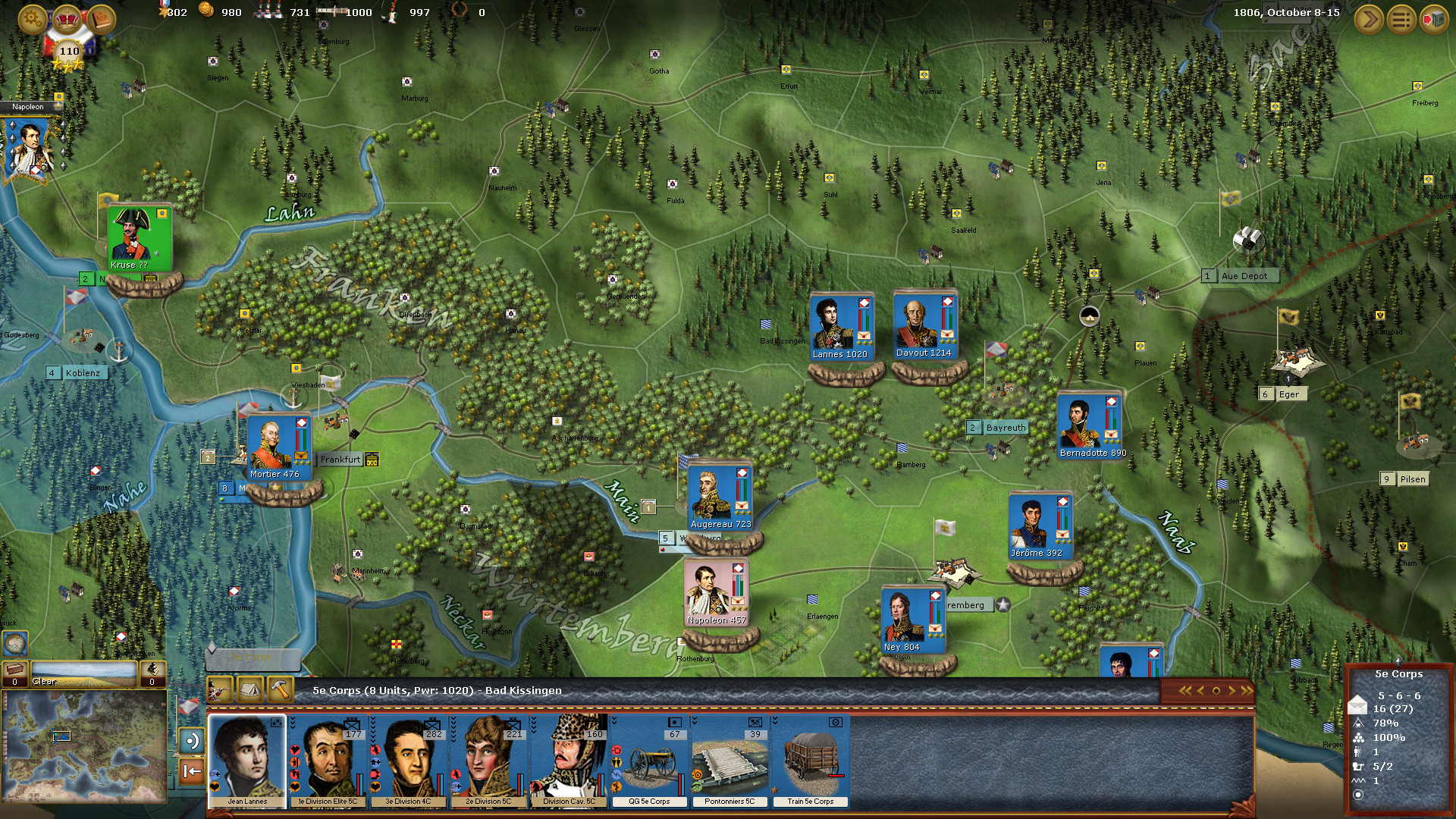Cycle to next corps with right chevron
1456x819 pixels.
click(x=1232, y=689)
